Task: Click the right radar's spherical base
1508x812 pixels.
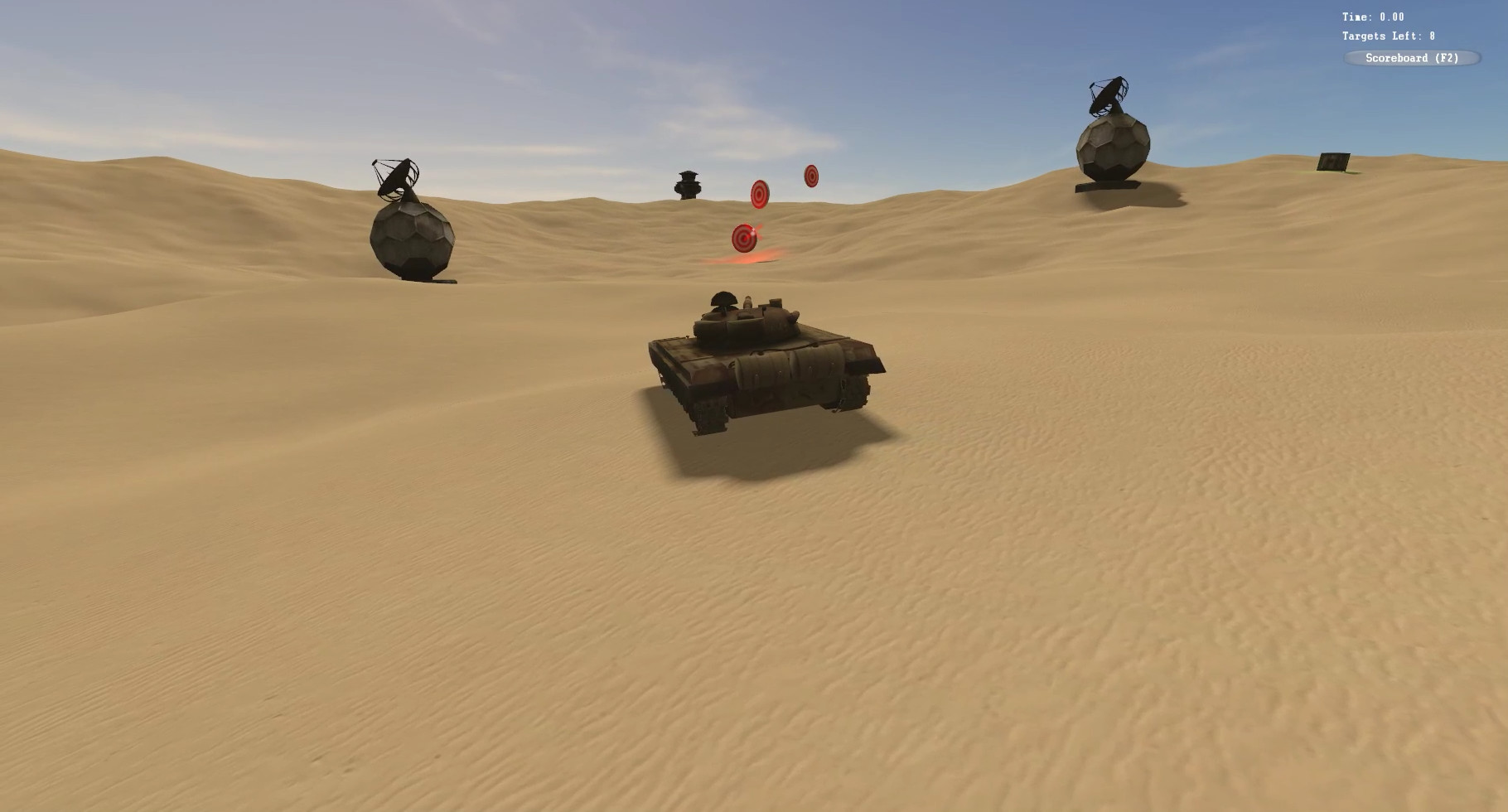Action: [x=1110, y=149]
